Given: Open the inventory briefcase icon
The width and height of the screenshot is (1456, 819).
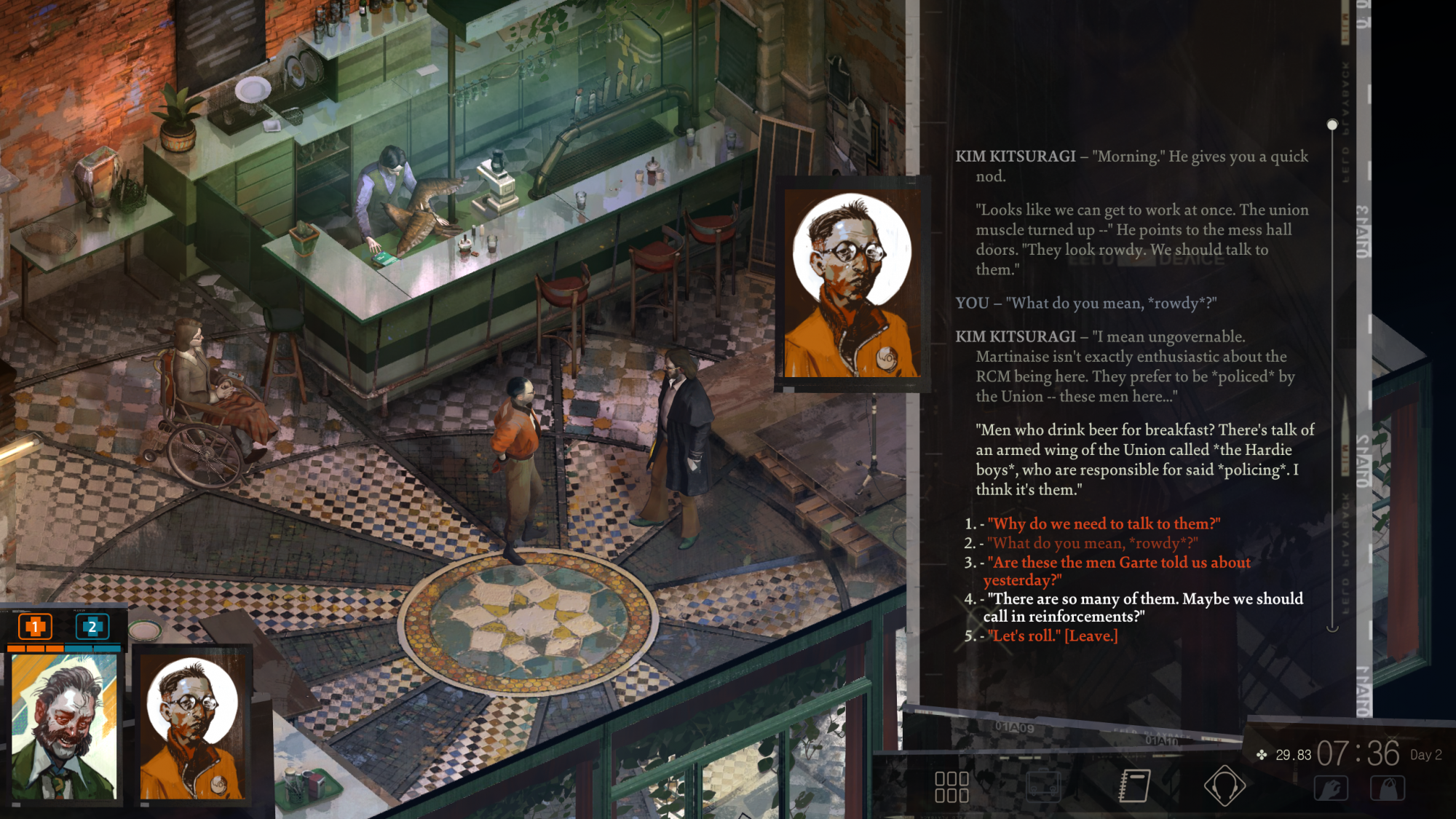Looking at the screenshot, I should (x=1042, y=786).
